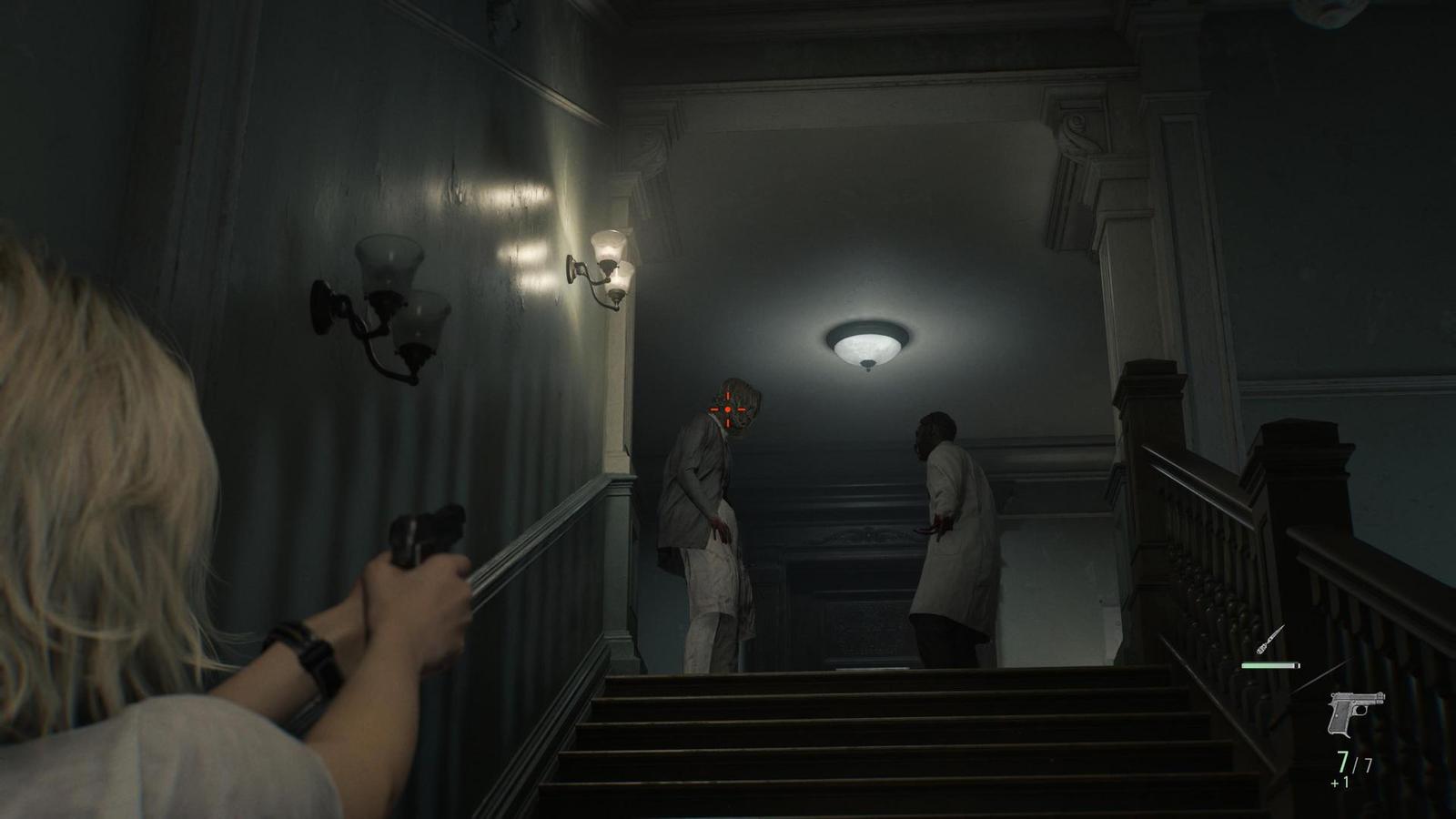Click the +1 spare ammo indicator

click(1340, 781)
